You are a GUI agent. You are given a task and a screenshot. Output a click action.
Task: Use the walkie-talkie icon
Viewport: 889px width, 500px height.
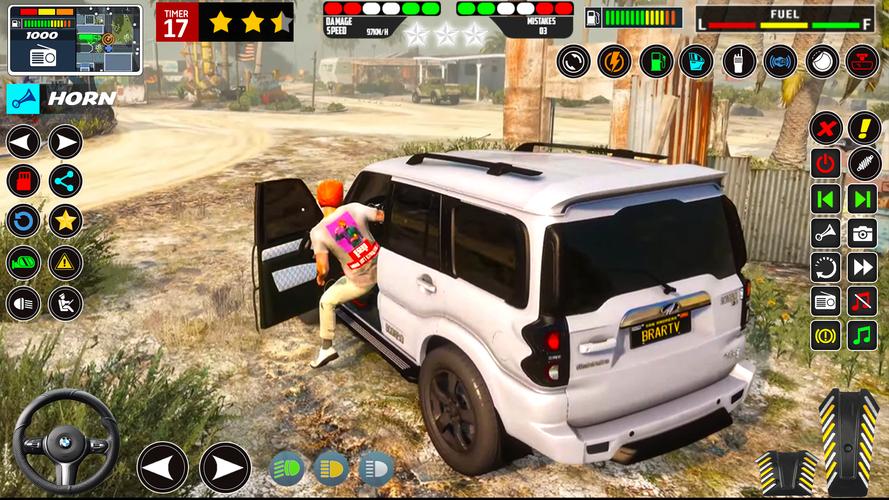pyautogui.click(x=739, y=61)
